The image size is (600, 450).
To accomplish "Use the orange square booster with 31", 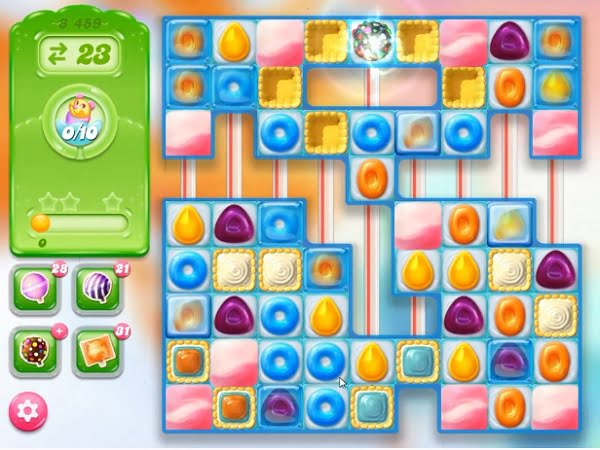I will click(x=96, y=350).
